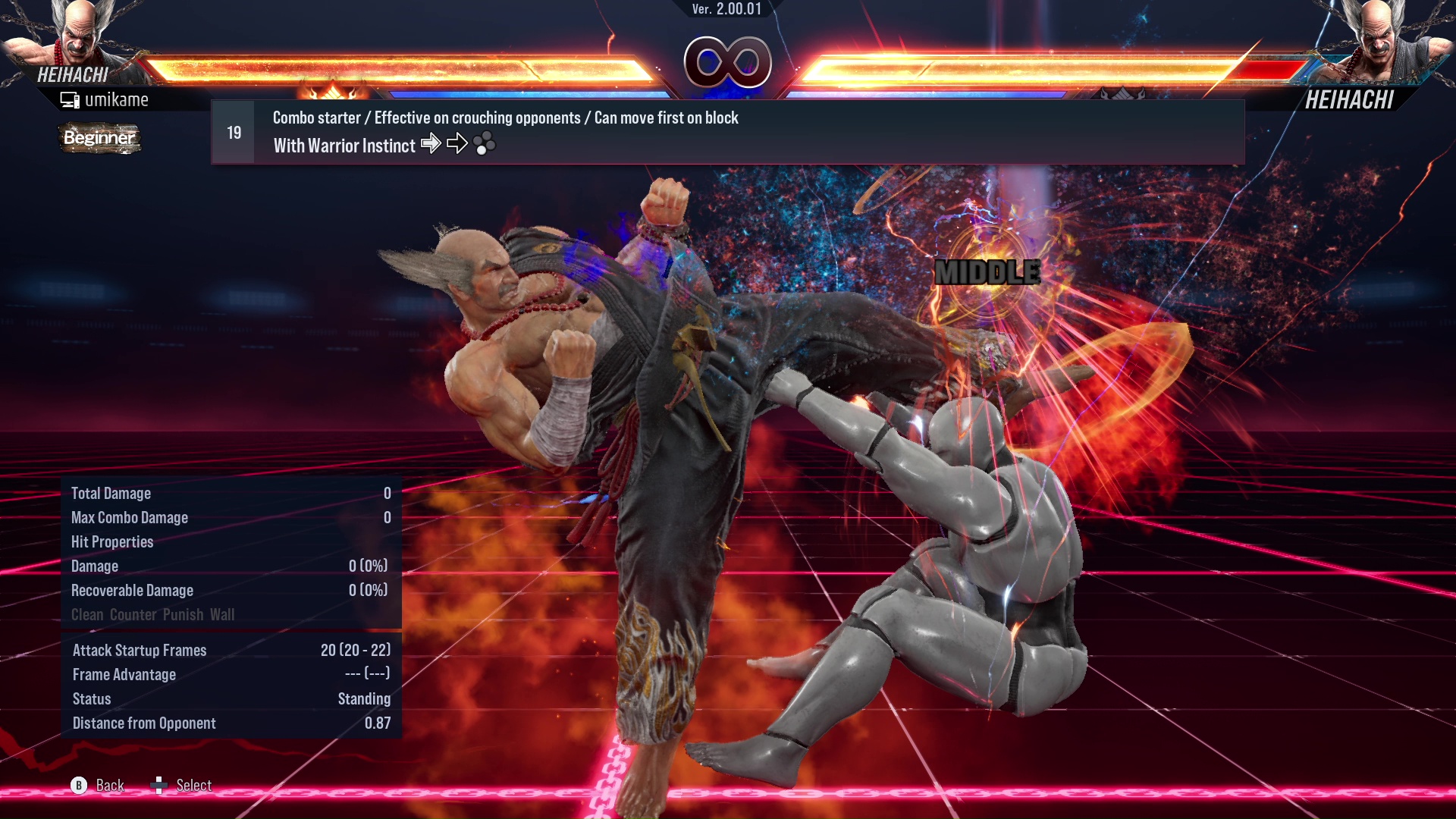Click the monitor platform icon beside umikame

click(70, 99)
